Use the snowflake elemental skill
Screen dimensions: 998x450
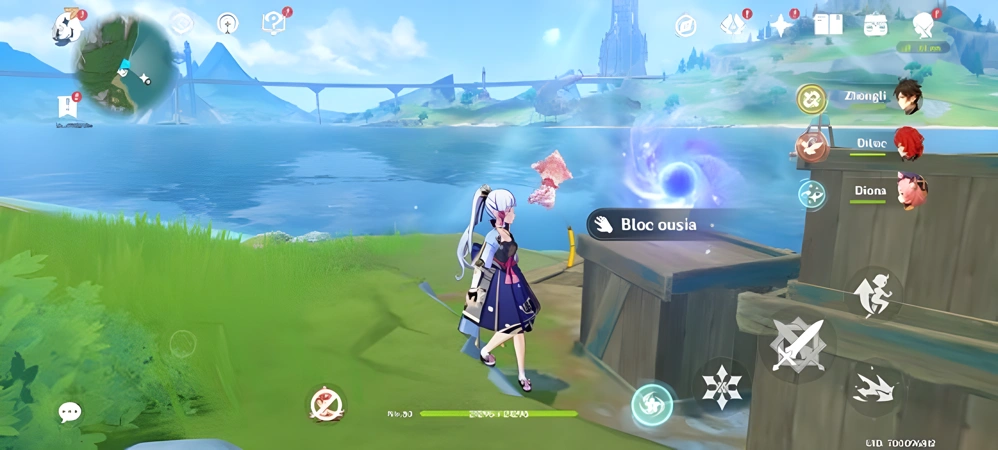tap(721, 387)
